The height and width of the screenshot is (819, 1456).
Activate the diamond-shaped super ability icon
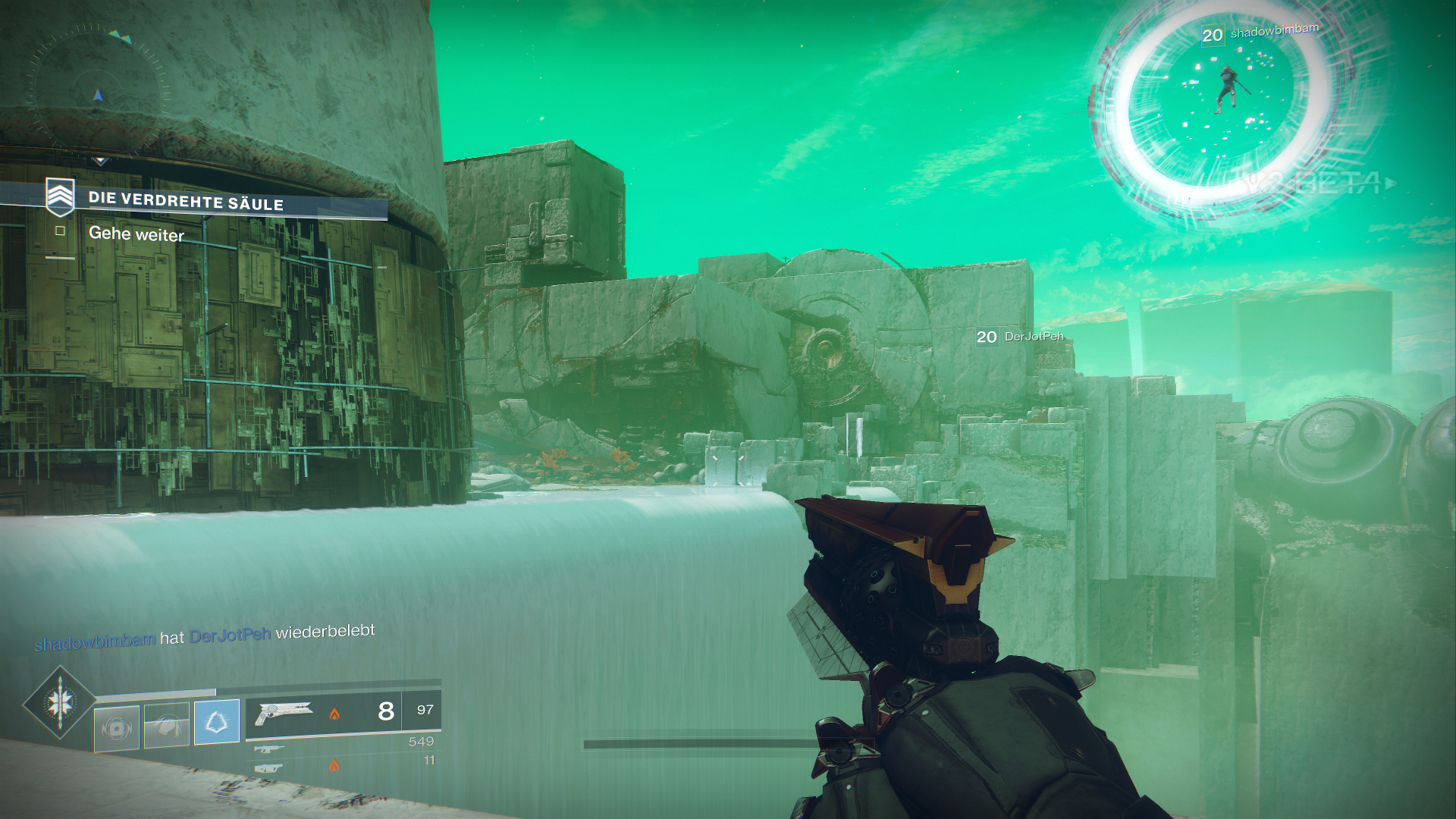point(60,703)
